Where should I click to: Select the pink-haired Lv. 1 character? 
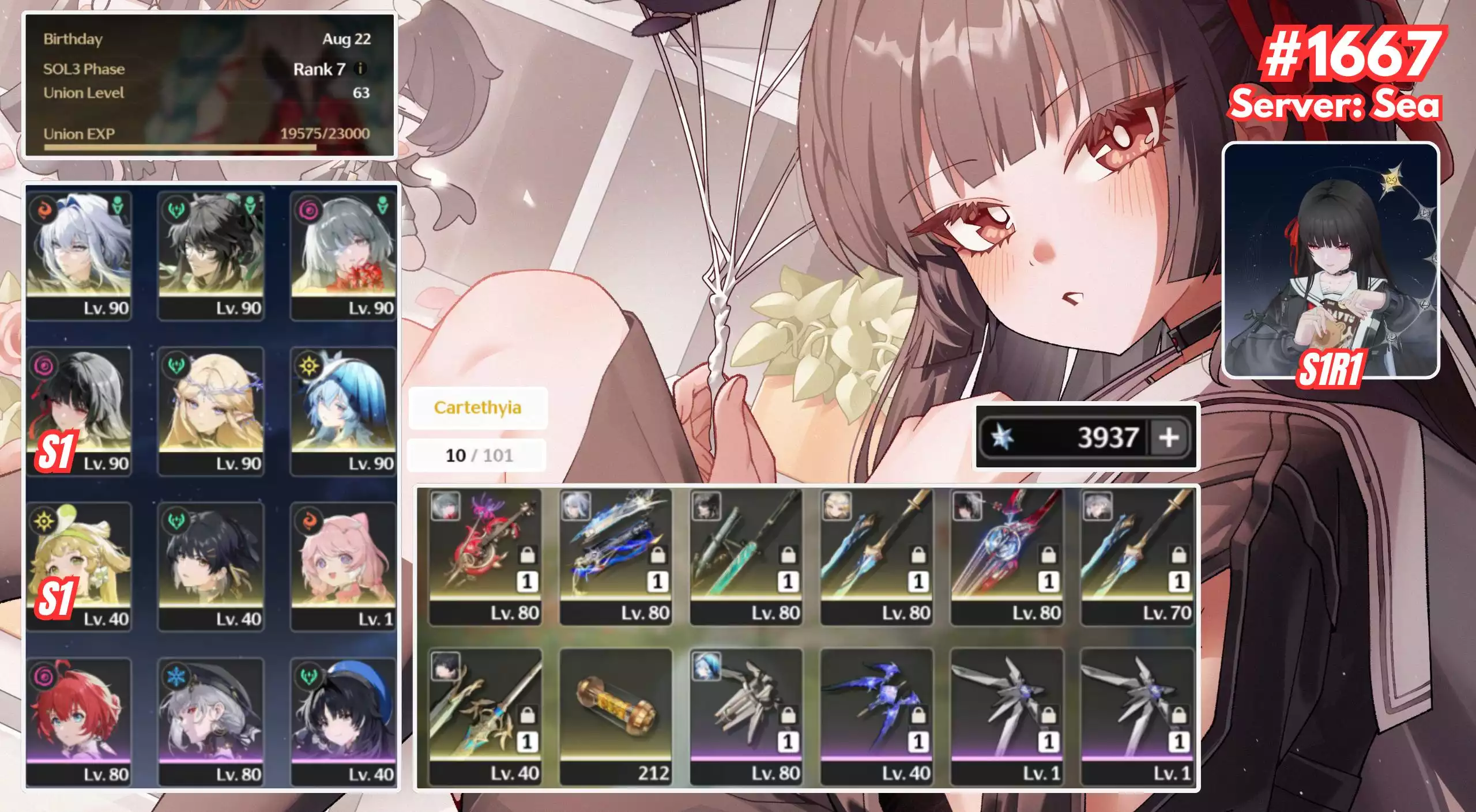(343, 566)
